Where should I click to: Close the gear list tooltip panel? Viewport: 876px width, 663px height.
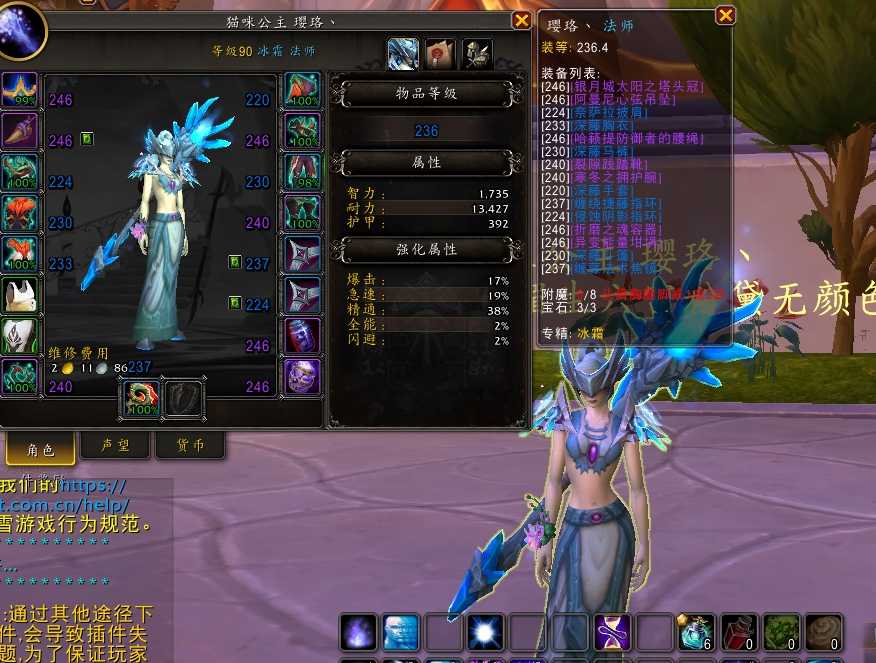point(726,15)
